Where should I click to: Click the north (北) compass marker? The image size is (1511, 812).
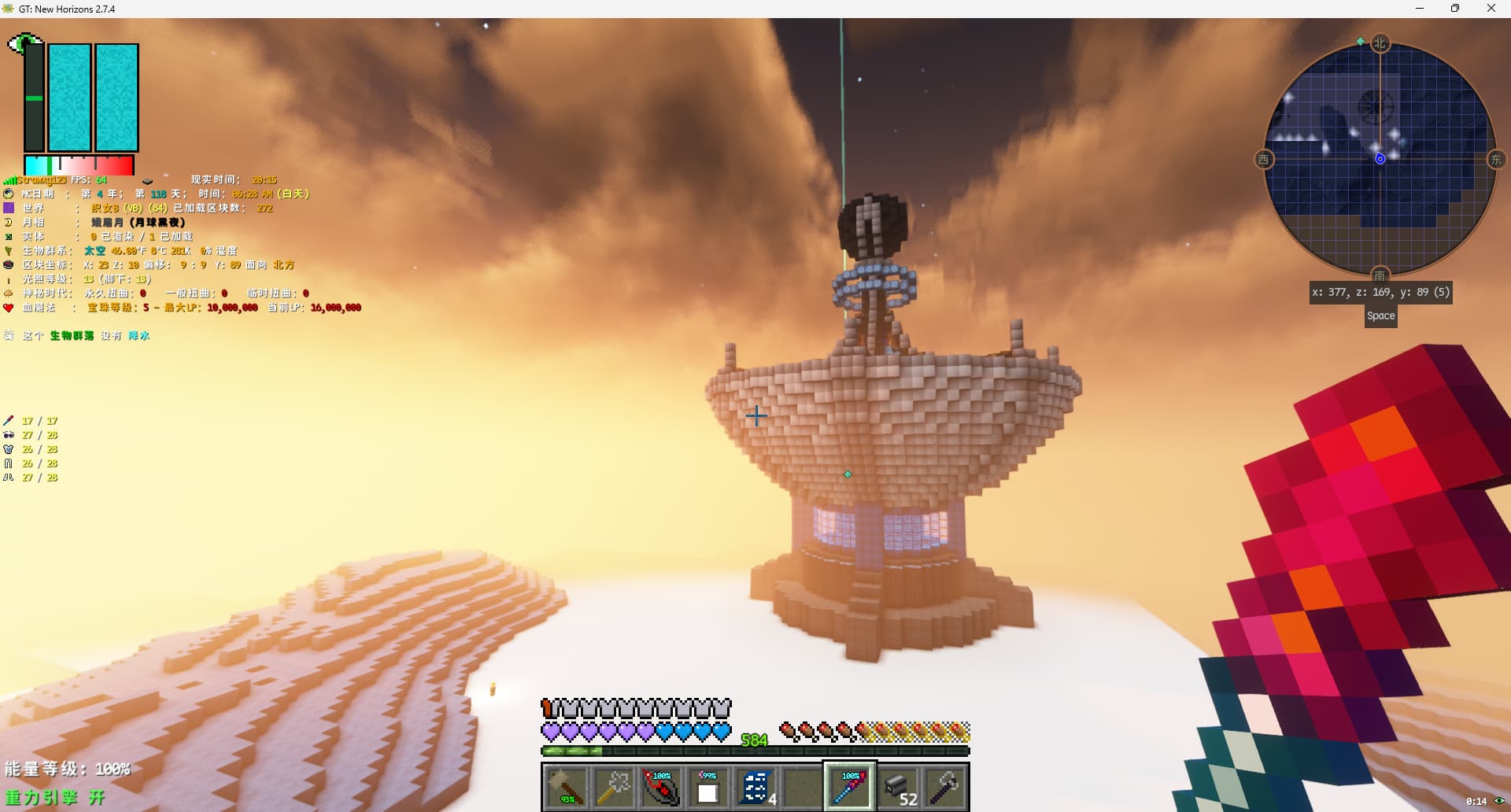pyautogui.click(x=1380, y=43)
